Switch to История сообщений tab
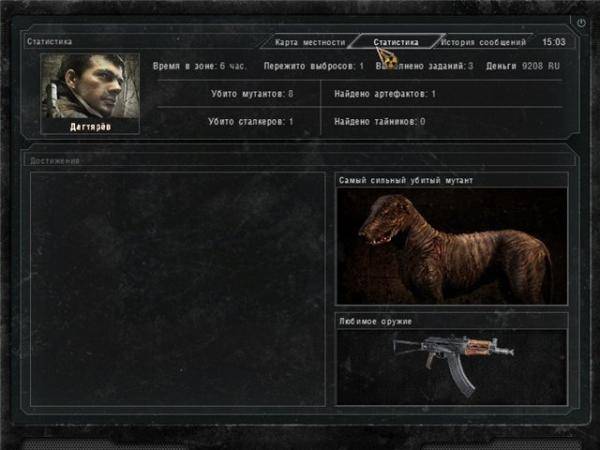The height and width of the screenshot is (450, 600). [483, 43]
